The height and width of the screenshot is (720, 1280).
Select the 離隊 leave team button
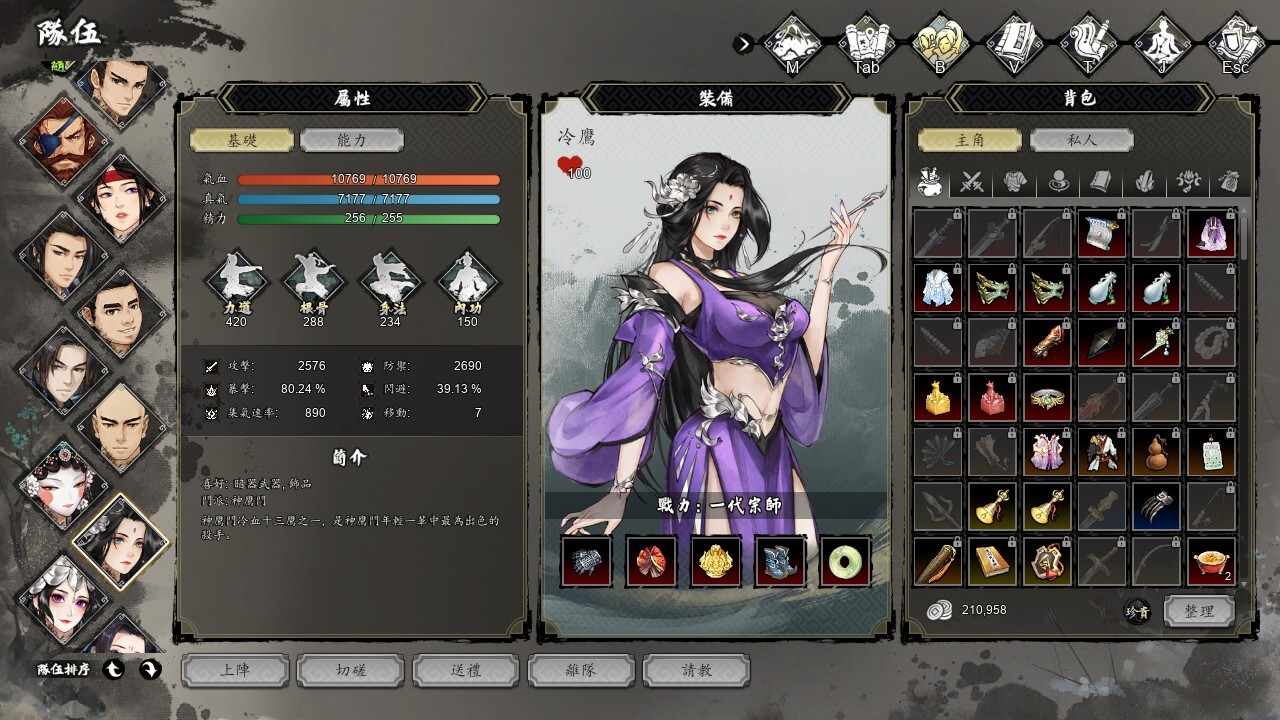pos(581,670)
